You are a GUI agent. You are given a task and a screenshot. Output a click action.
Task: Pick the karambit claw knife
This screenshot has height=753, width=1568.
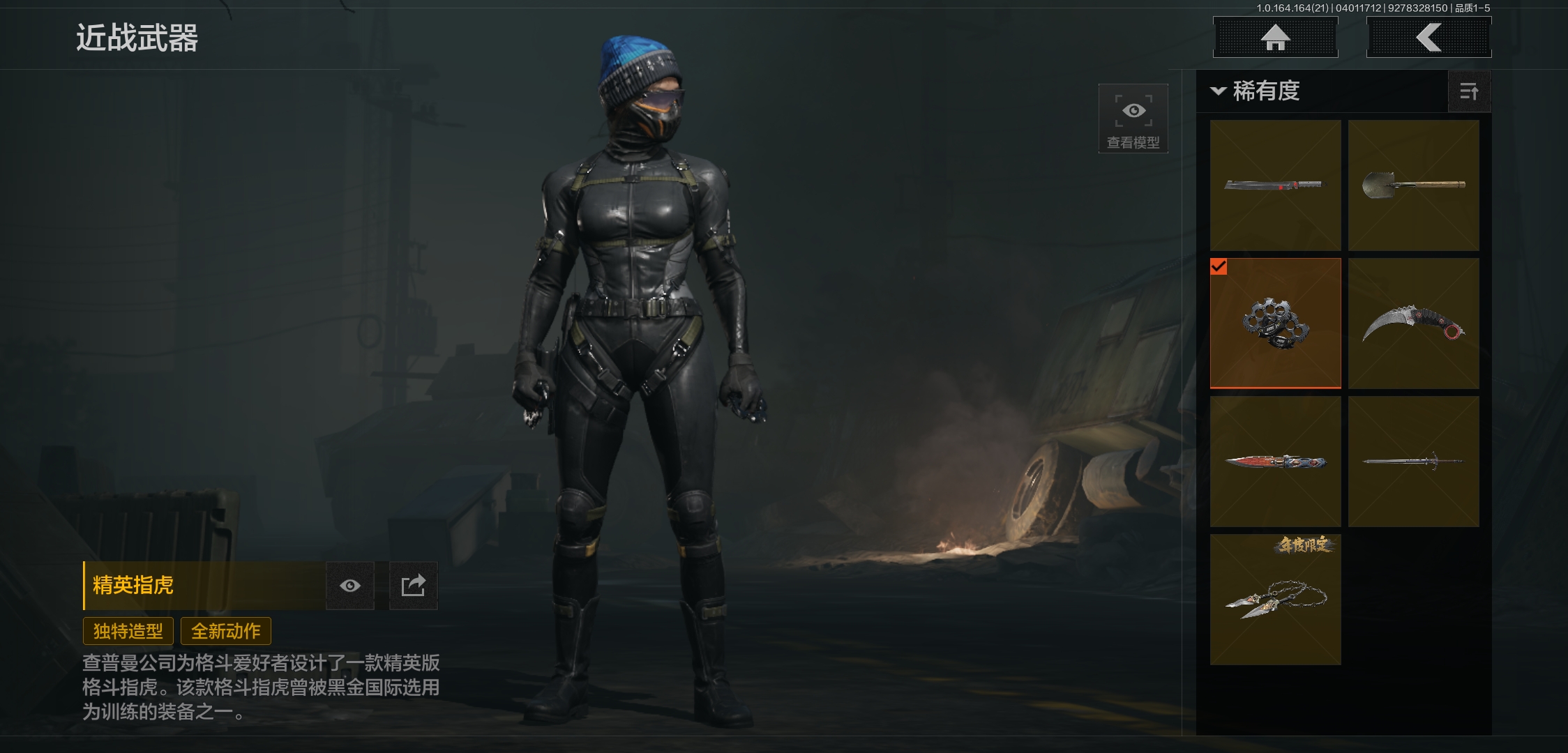tap(1413, 324)
